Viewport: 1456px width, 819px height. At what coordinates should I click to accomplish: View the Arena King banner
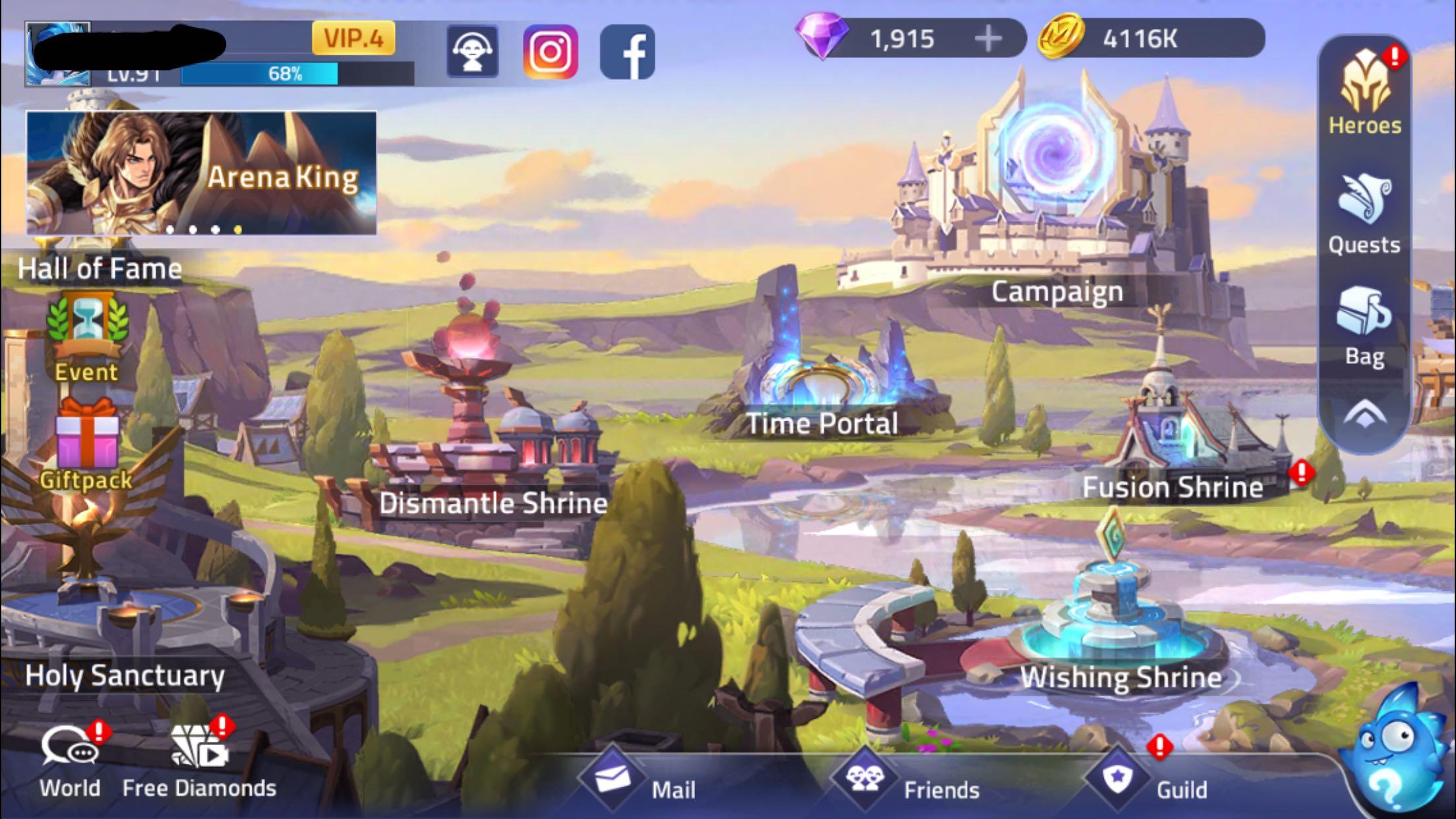[x=201, y=173]
